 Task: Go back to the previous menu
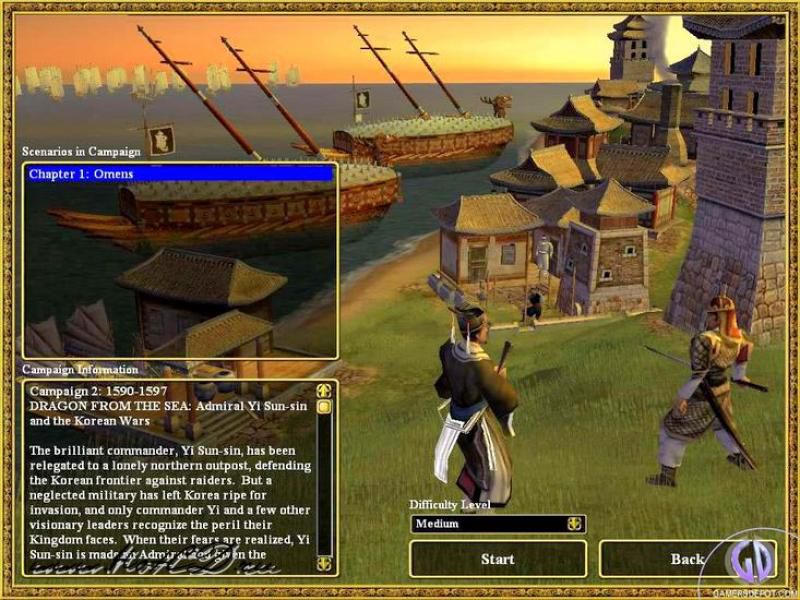pos(686,559)
